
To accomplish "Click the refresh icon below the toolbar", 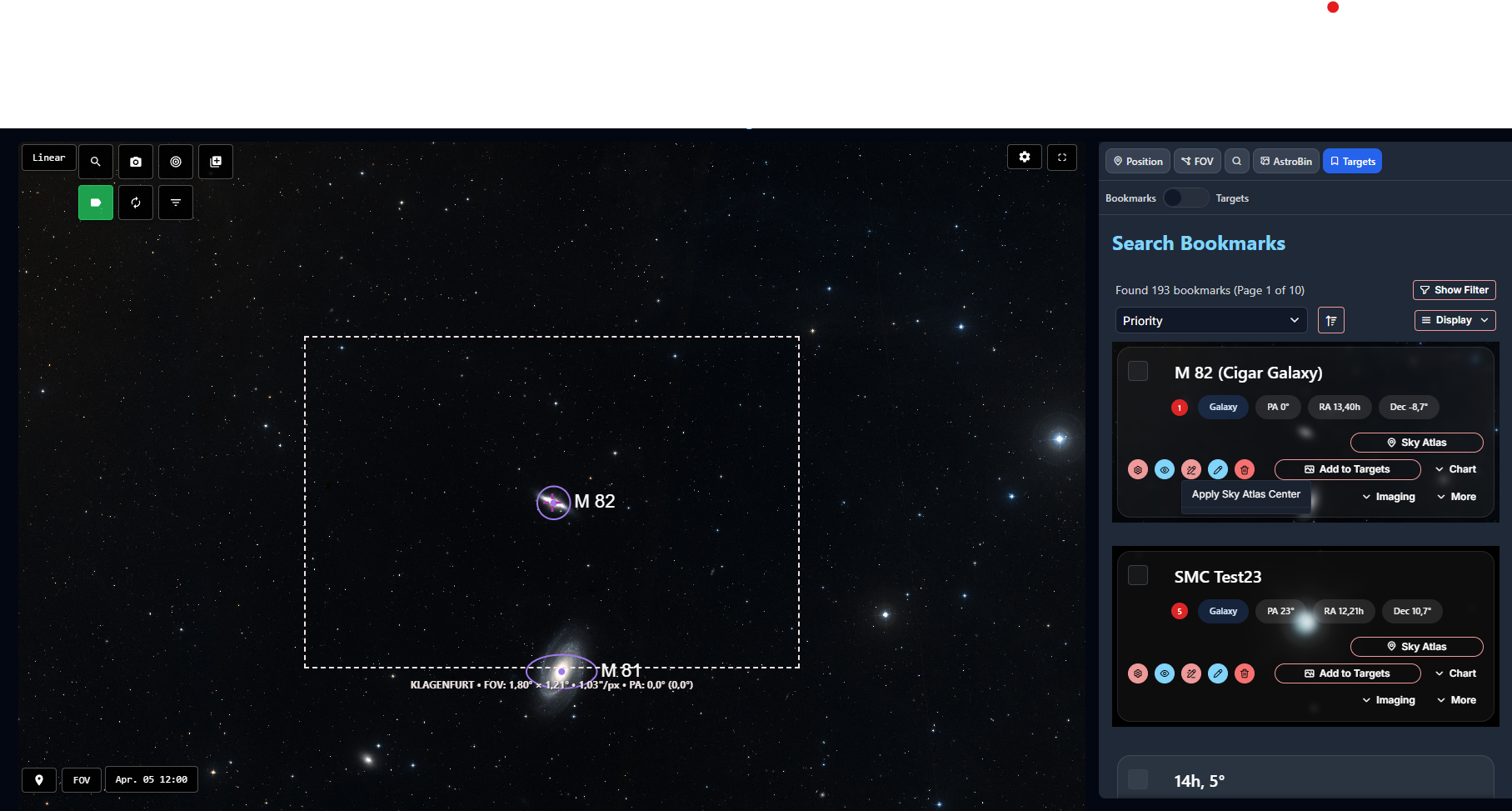I will [x=136, y=202].
